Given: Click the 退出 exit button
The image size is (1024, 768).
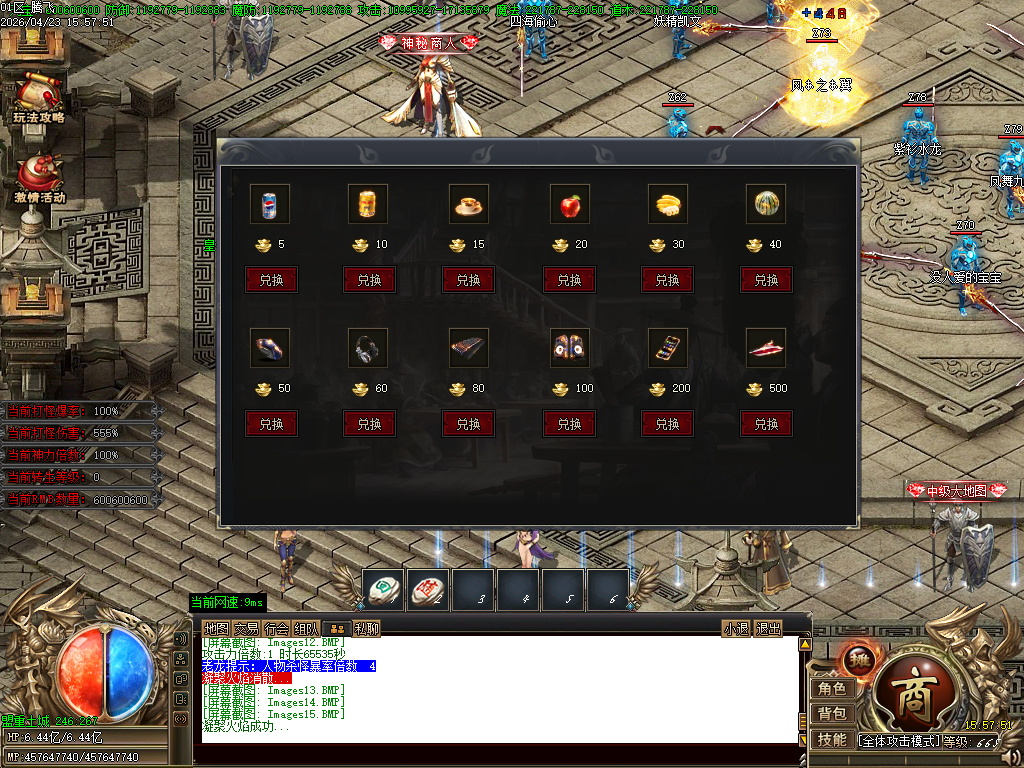Looking at the screenshot, I should coord(768,628).
